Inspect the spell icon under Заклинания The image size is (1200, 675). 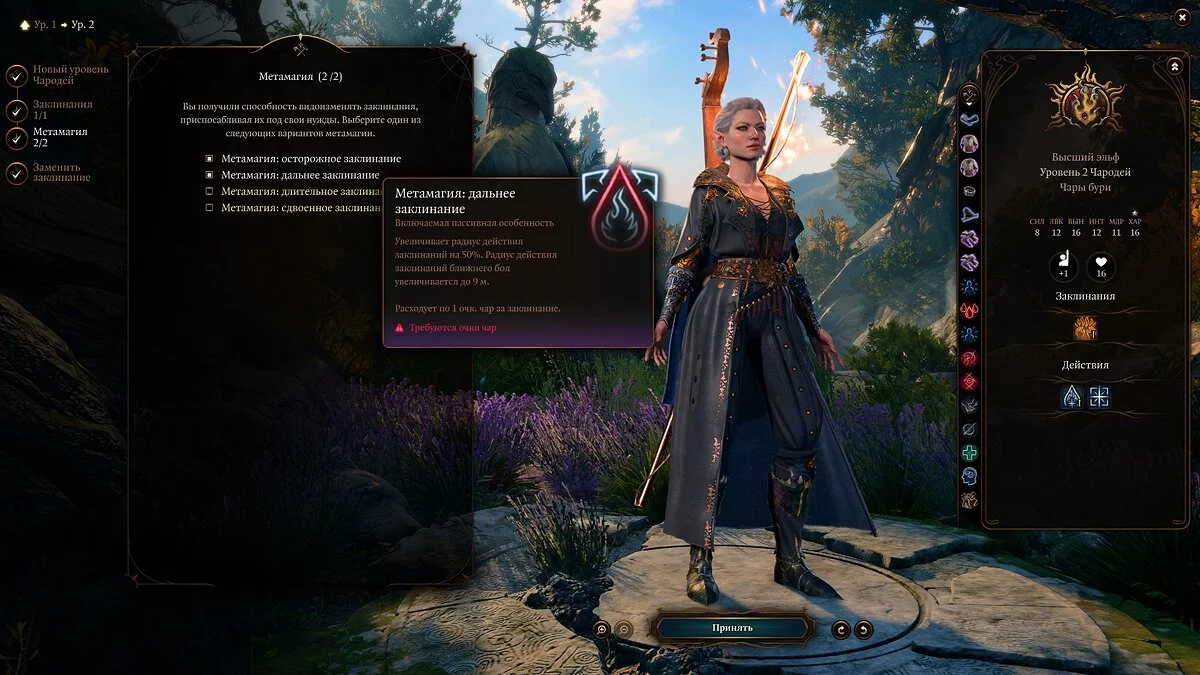1085,328
